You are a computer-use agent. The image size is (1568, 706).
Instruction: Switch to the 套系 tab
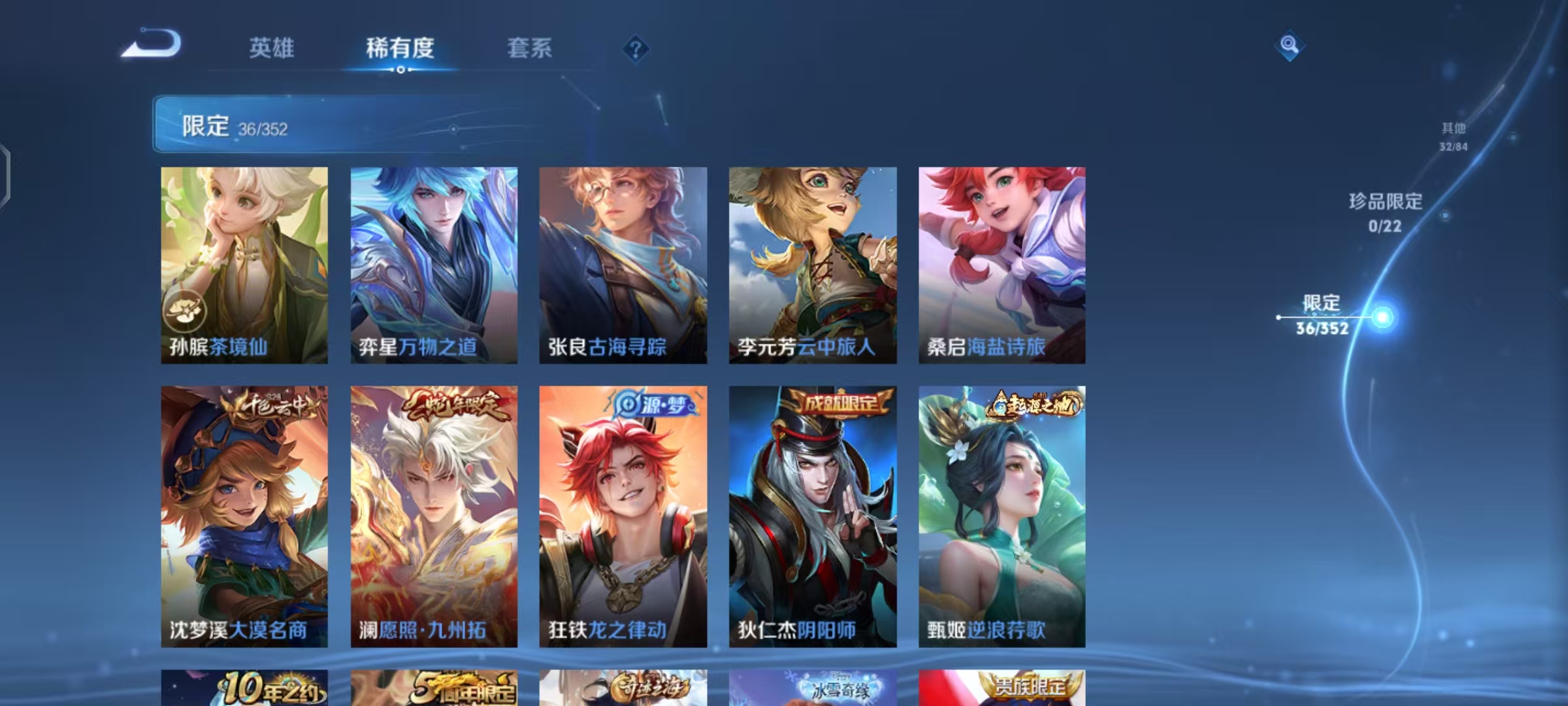pyautogui.click(x=529, y=48)
